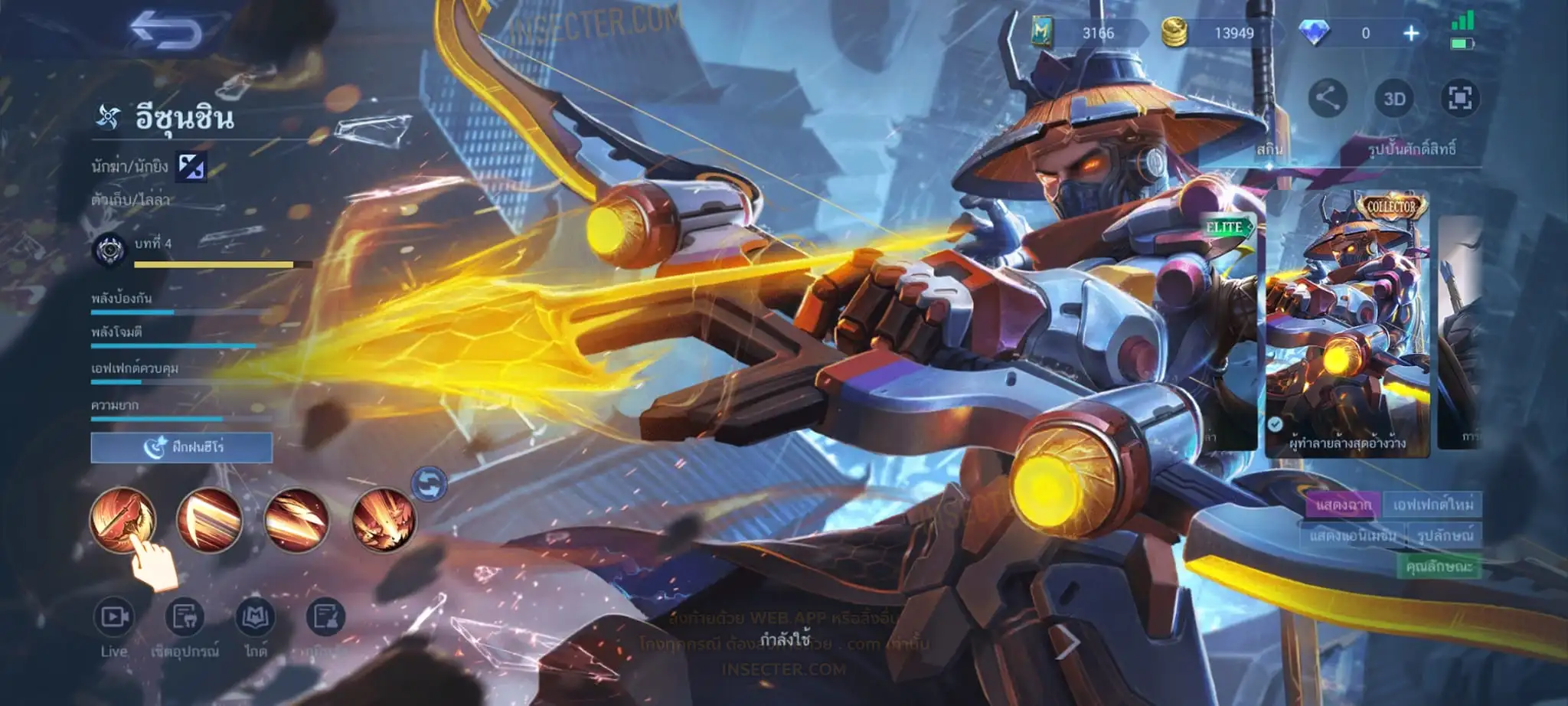The image size is (1568, 706).
Task: Click the blue skill swap arrows
Action: point(430,484)
